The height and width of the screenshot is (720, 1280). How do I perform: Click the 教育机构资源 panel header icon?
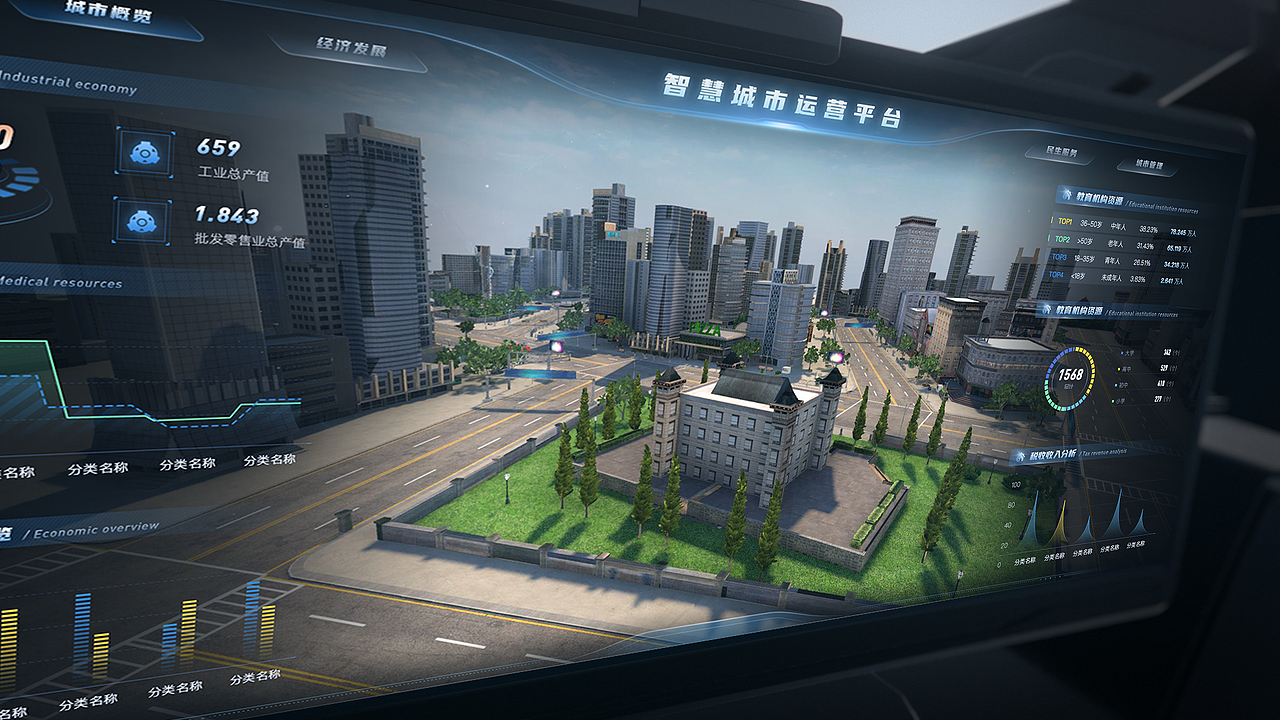point(1067,196)
